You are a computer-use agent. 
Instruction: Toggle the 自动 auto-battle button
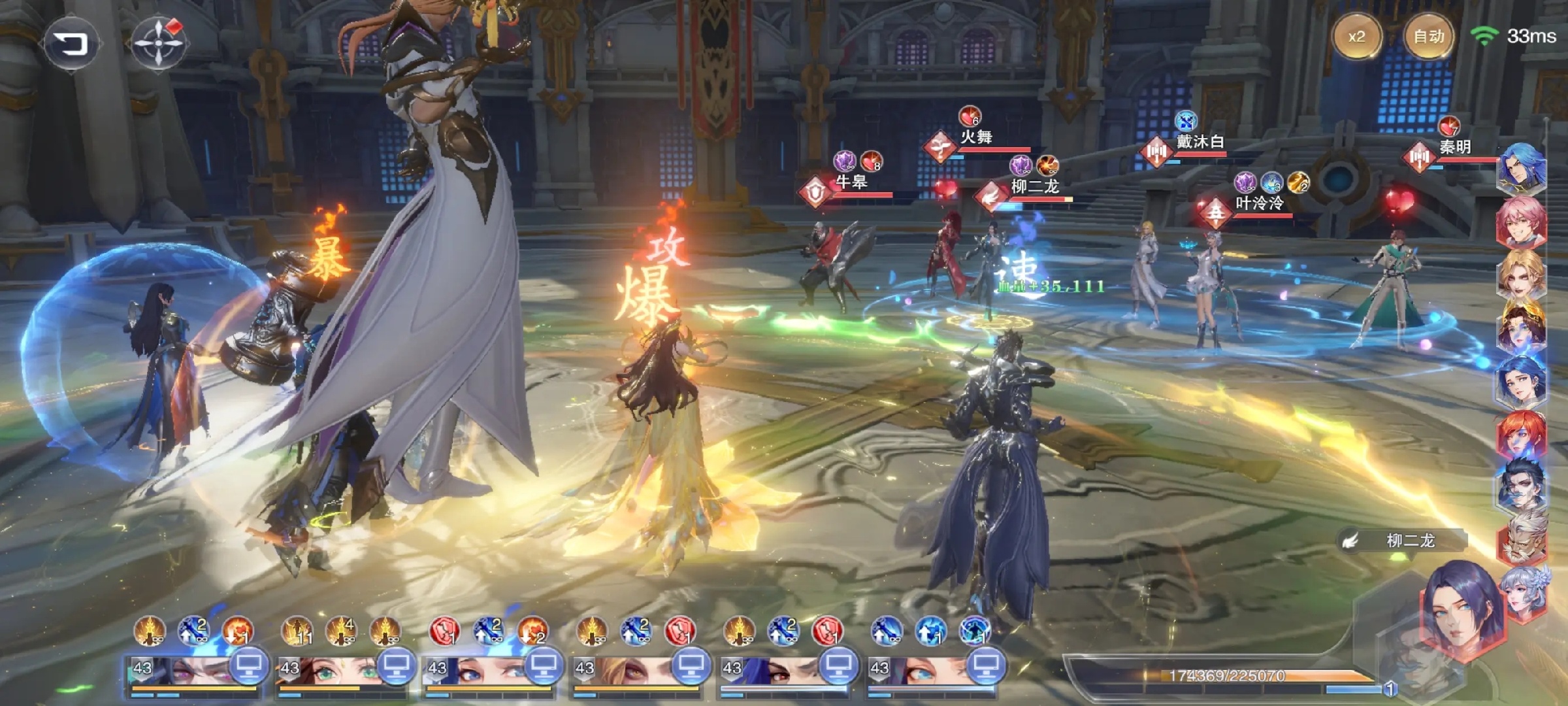[x=1428, y=37]
